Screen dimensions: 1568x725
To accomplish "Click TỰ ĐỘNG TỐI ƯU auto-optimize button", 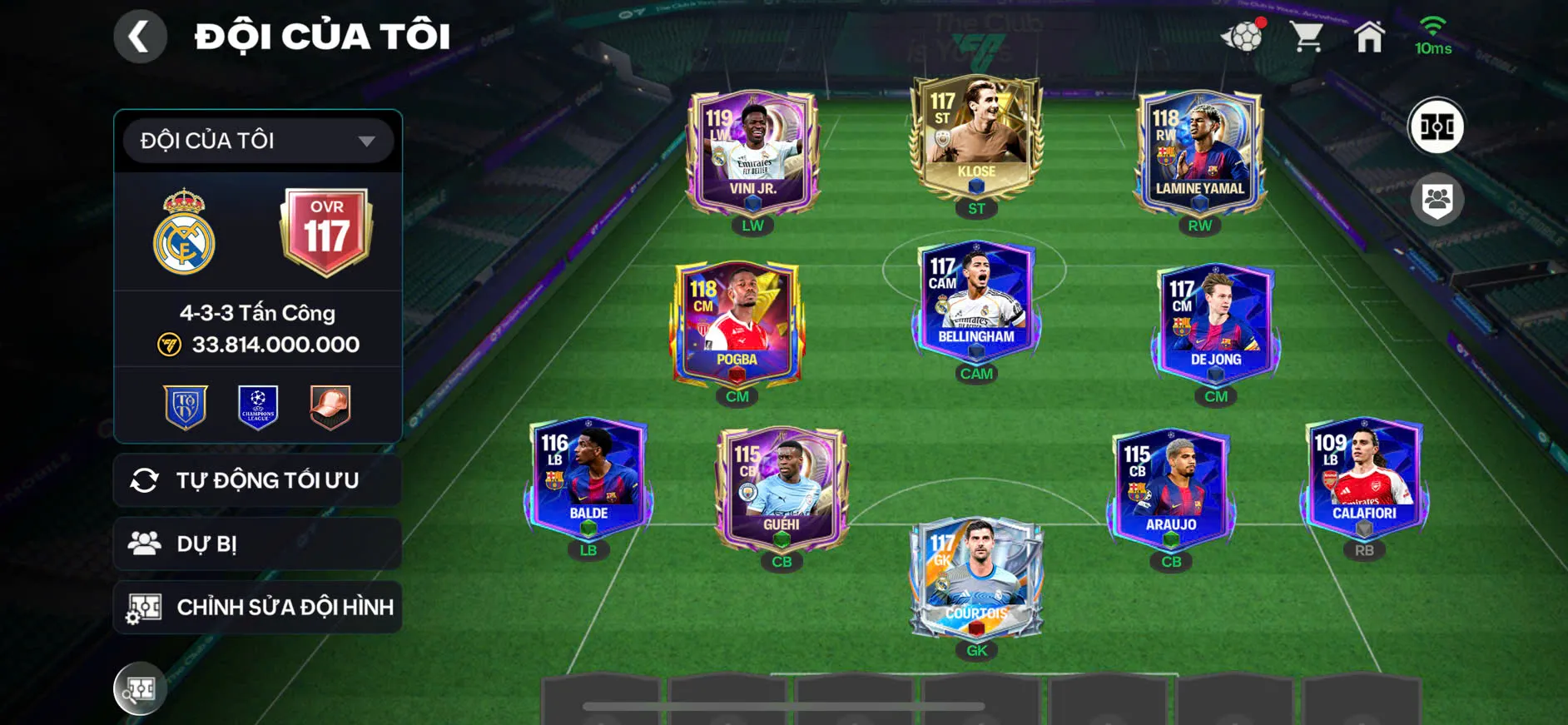I will click(258, 480).
